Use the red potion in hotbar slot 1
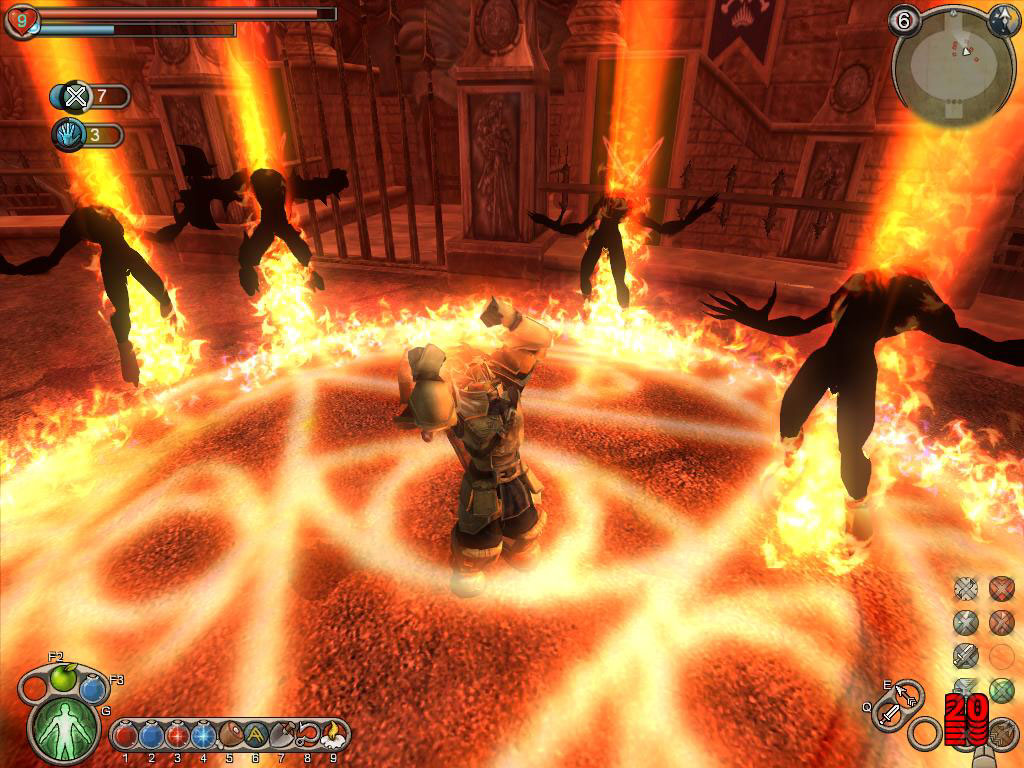 coord(125,736)
